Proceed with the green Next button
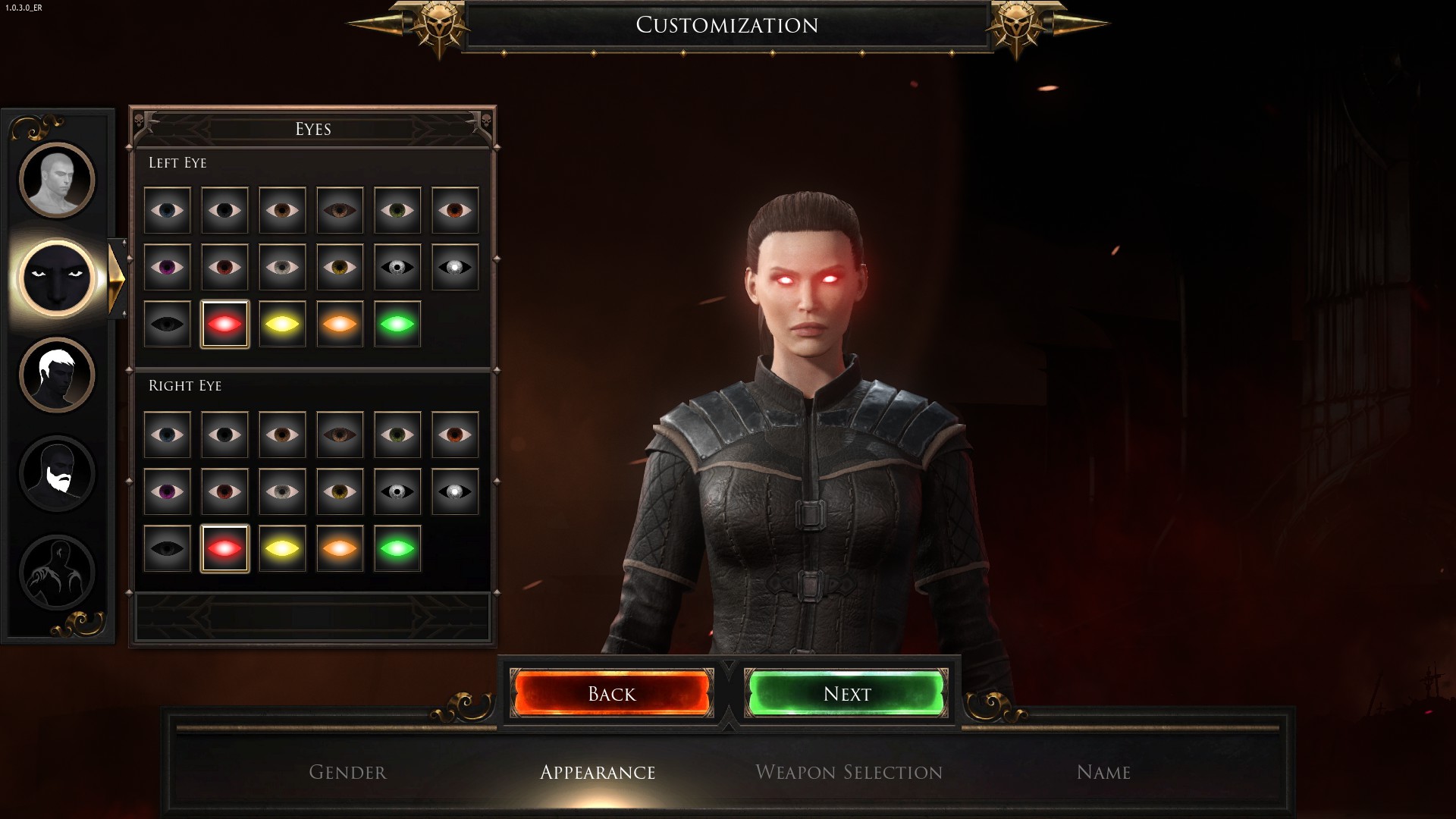Viewport: 1456px width, 819px height. tap(847, 693)
